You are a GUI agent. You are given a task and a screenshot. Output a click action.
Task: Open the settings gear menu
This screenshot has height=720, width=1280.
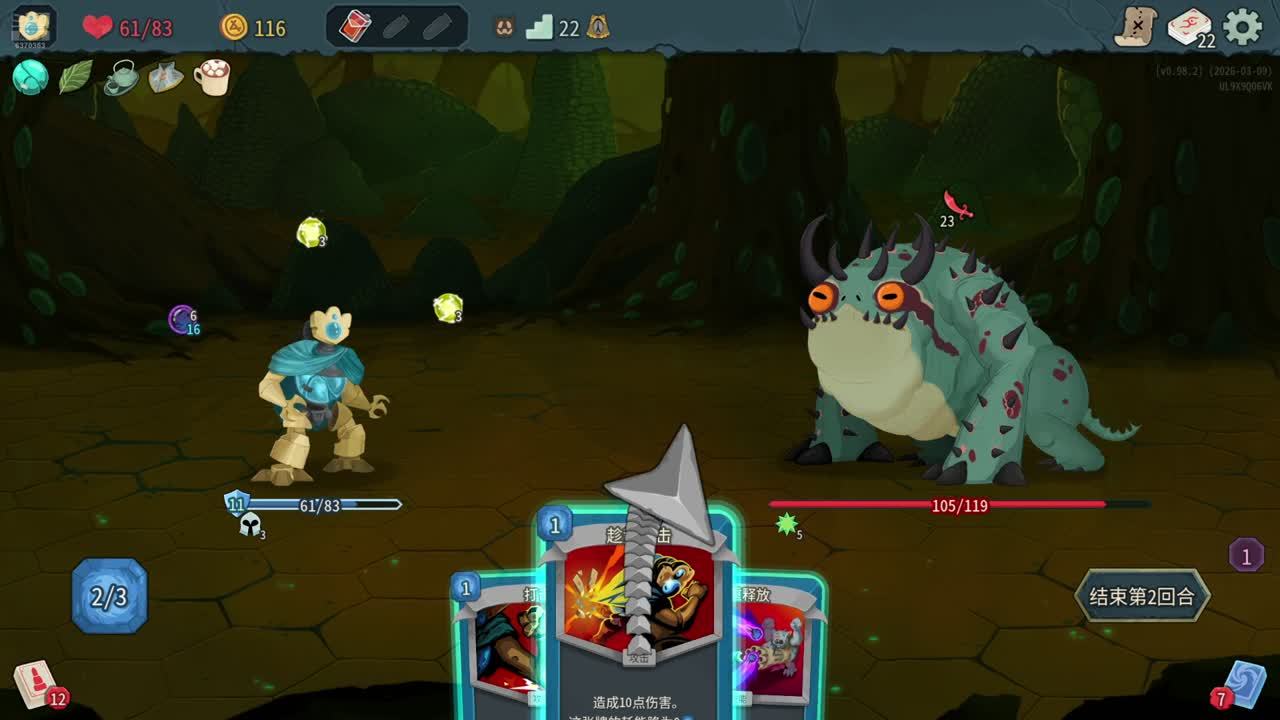pyautogui.click(x=1243, y=27)
